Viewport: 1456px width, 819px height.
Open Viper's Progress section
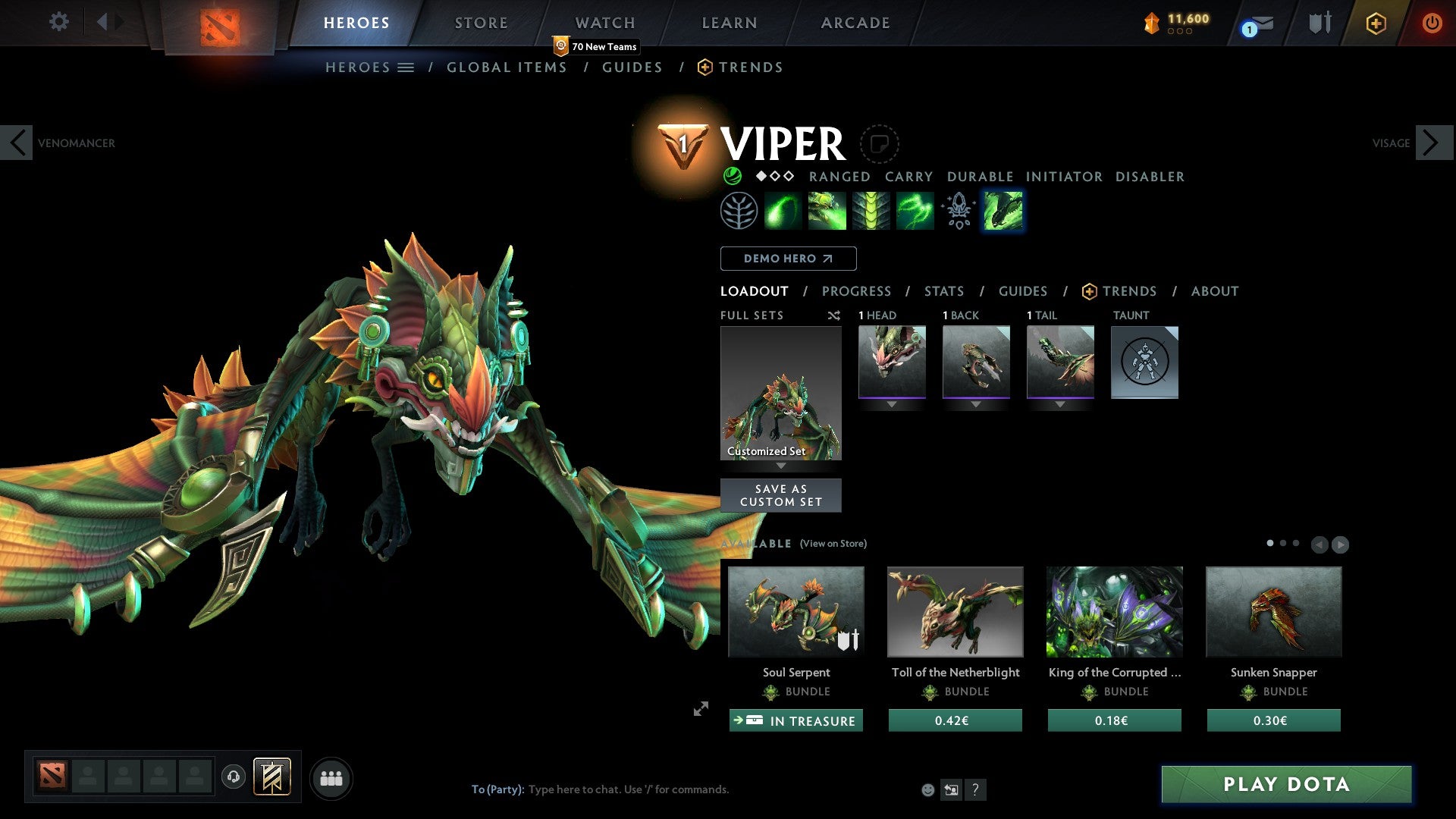[856, 291]
